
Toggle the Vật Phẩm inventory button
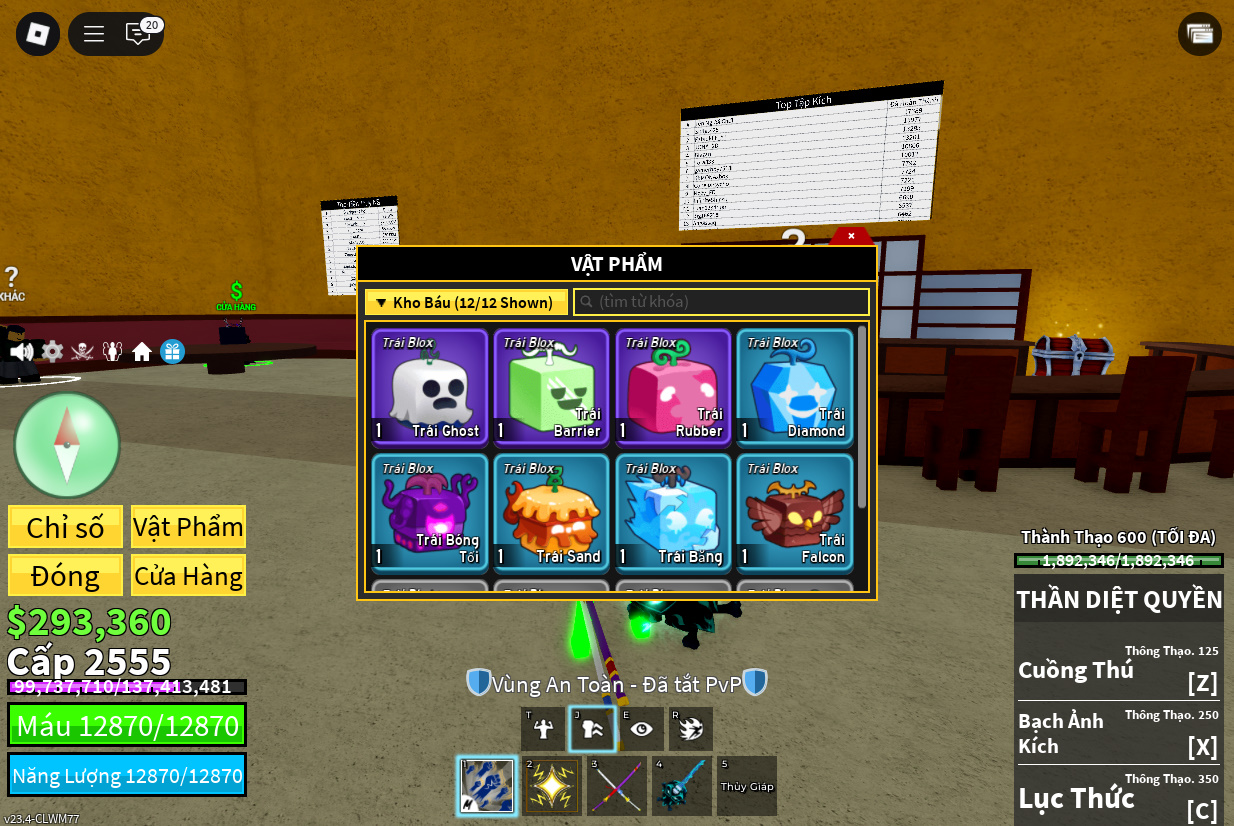click(x=188, y=527)
